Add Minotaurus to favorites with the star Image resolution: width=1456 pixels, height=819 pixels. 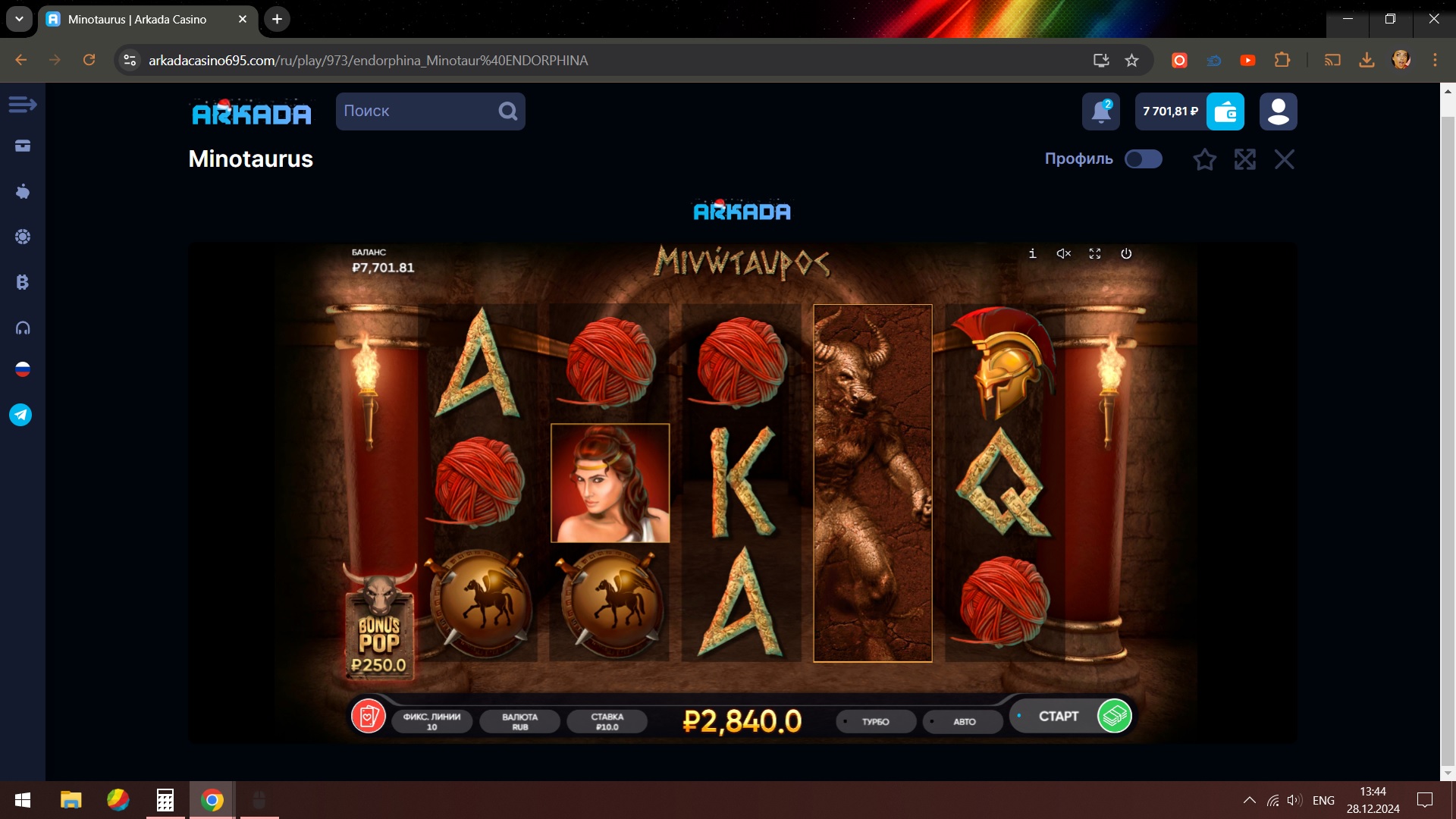tap(1204, 159)
